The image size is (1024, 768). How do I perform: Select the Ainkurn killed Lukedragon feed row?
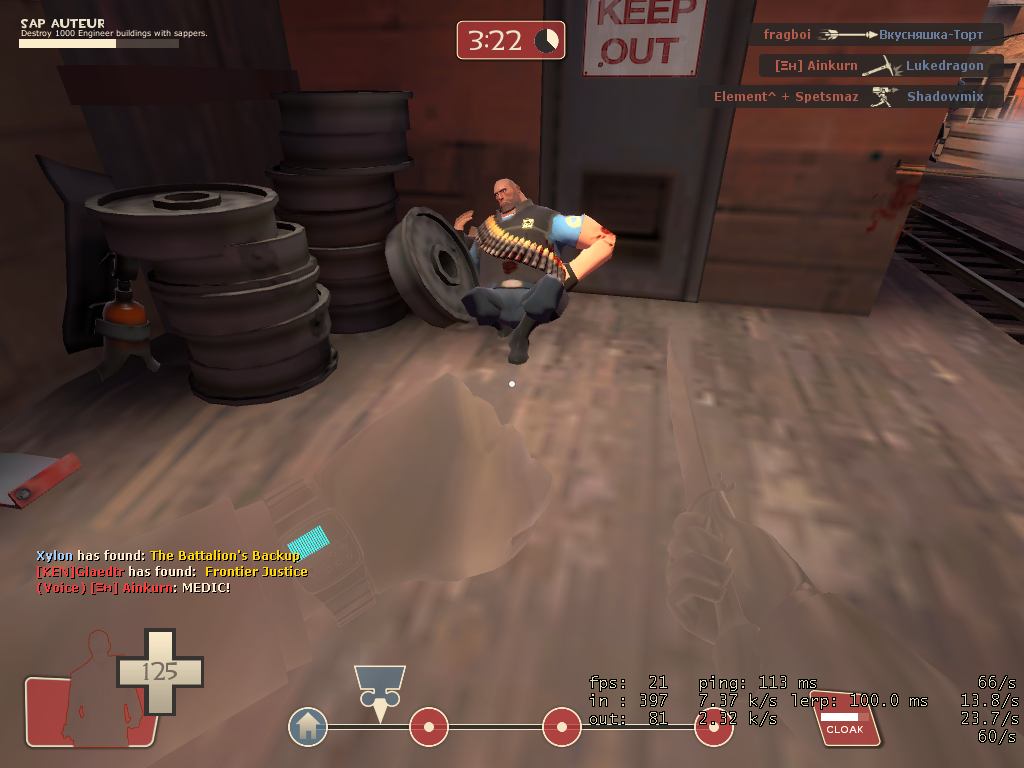pyautogui.click(x=880, y=66)
